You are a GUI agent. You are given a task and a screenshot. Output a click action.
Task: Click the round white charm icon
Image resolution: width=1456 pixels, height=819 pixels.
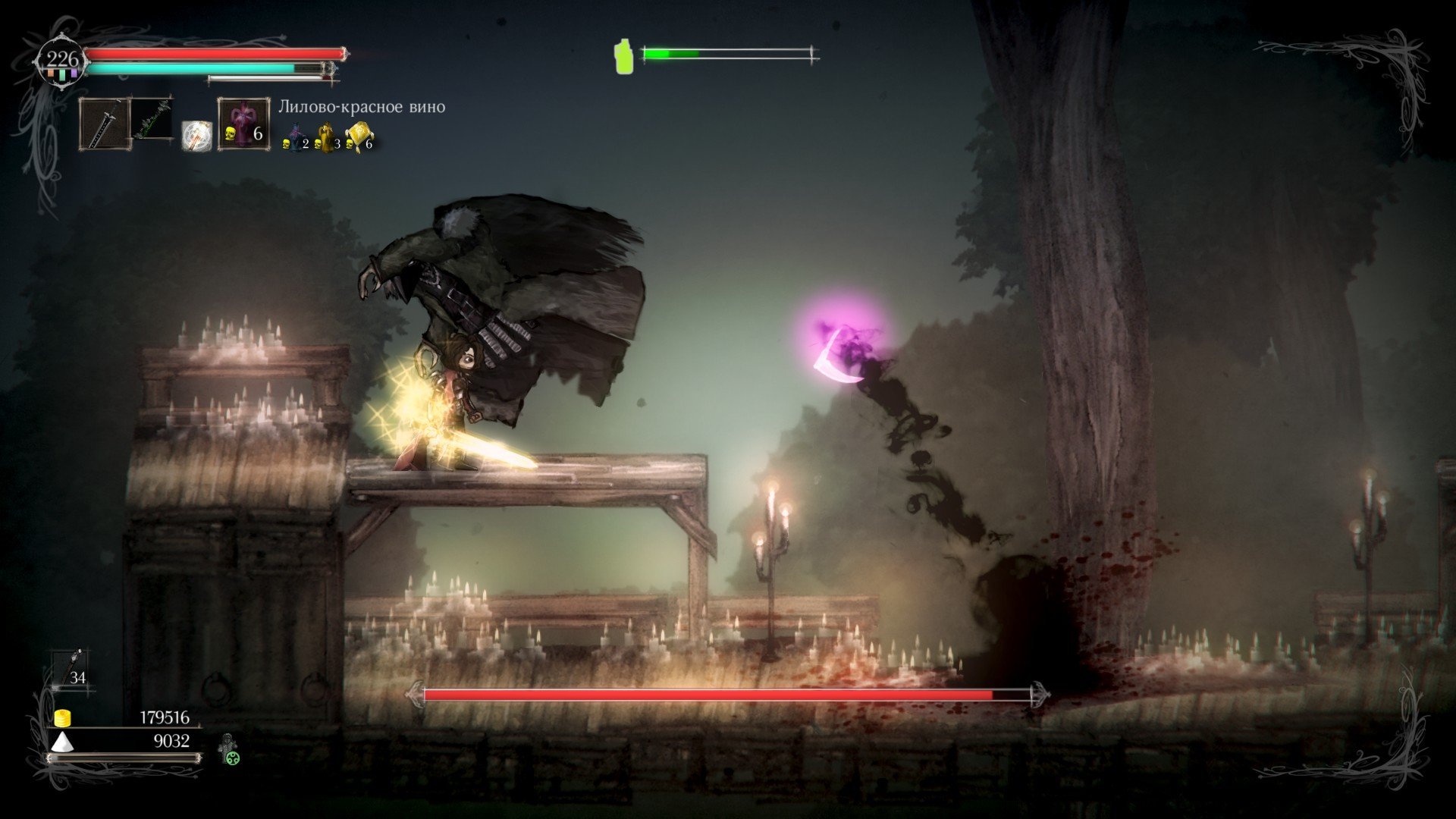point(196,136)
